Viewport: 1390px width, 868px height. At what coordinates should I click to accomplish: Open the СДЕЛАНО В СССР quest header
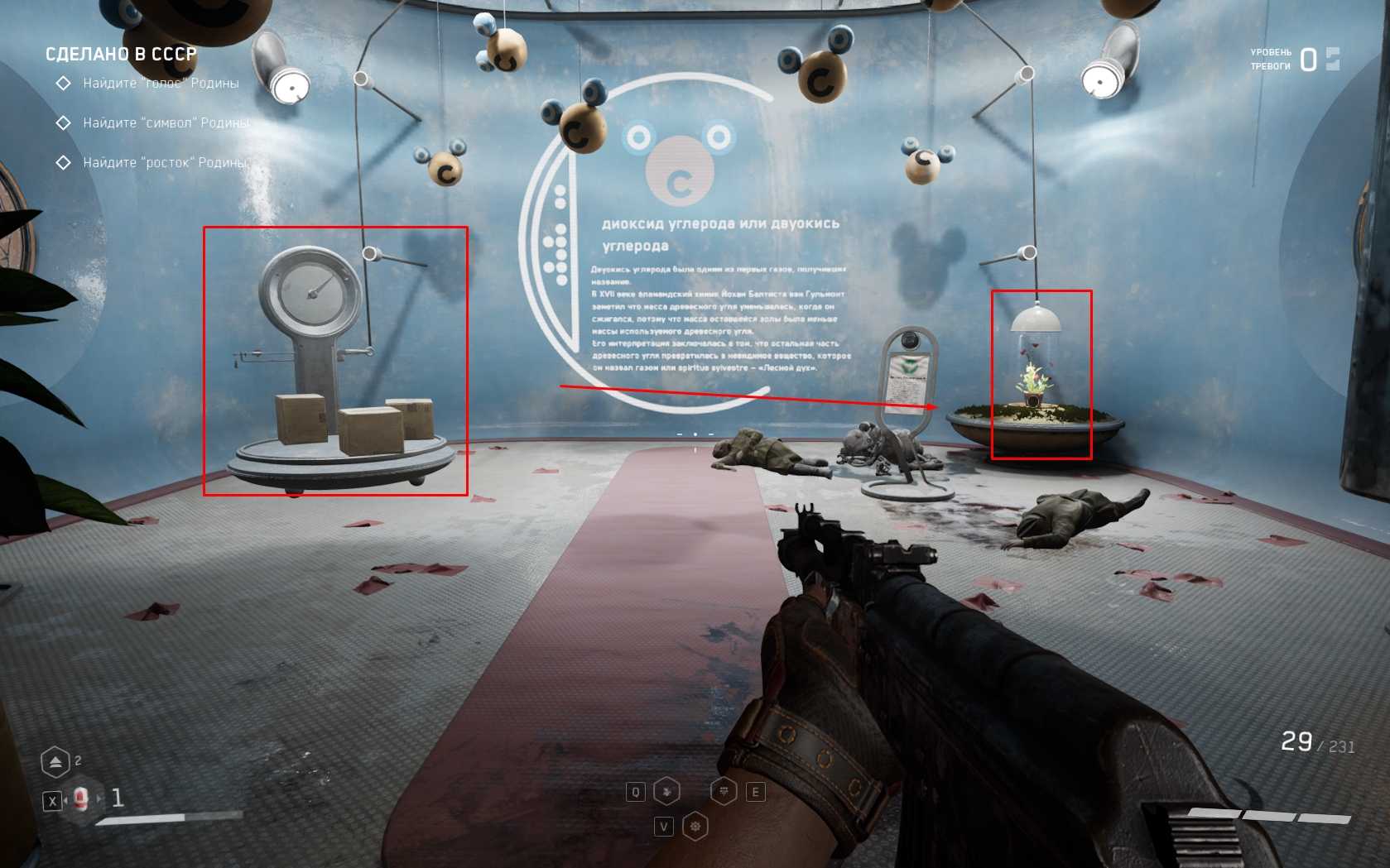click(121, 55)
